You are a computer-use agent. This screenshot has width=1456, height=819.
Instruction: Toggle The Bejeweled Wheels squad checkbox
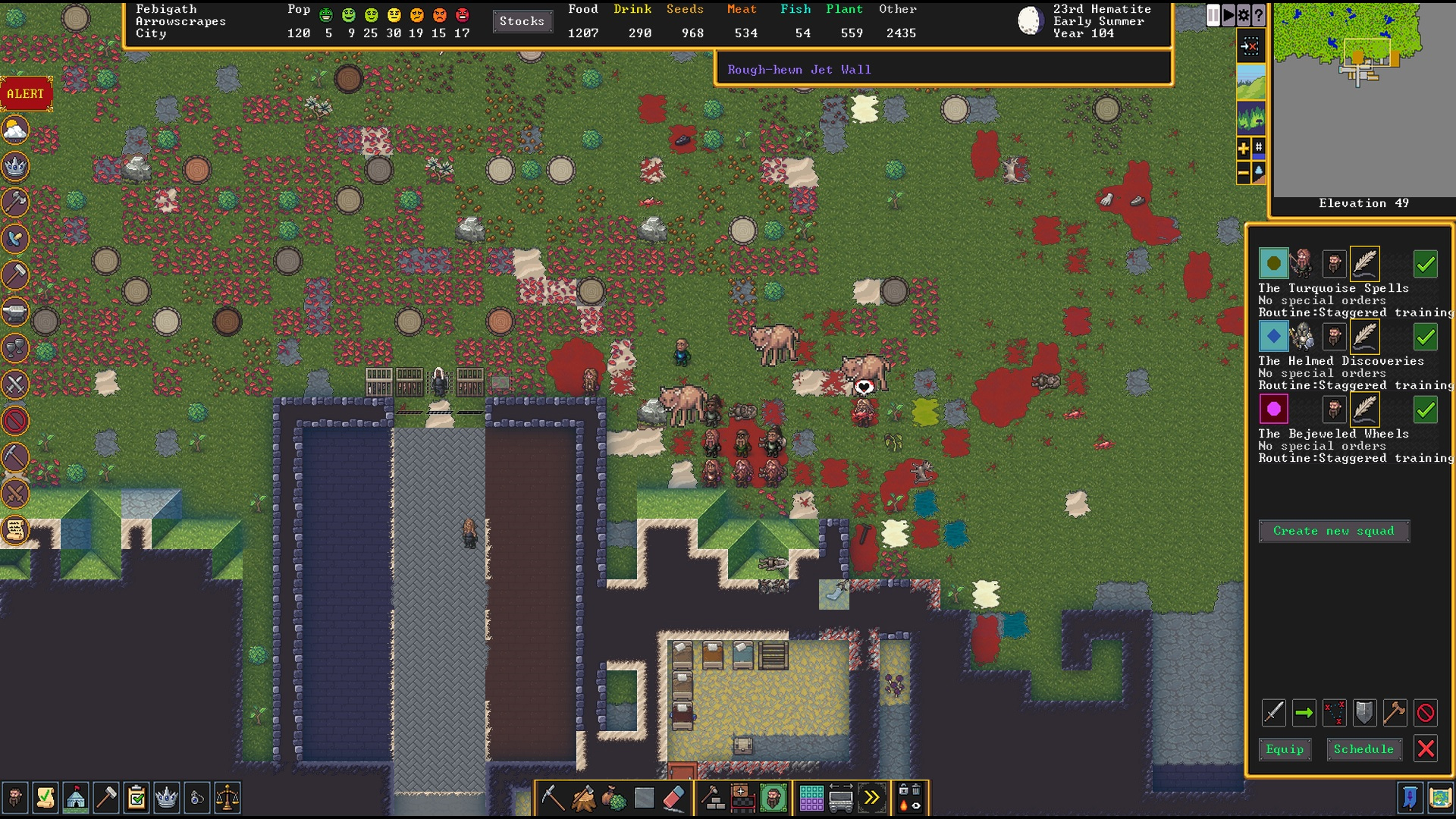click(x=1425, y=409)
